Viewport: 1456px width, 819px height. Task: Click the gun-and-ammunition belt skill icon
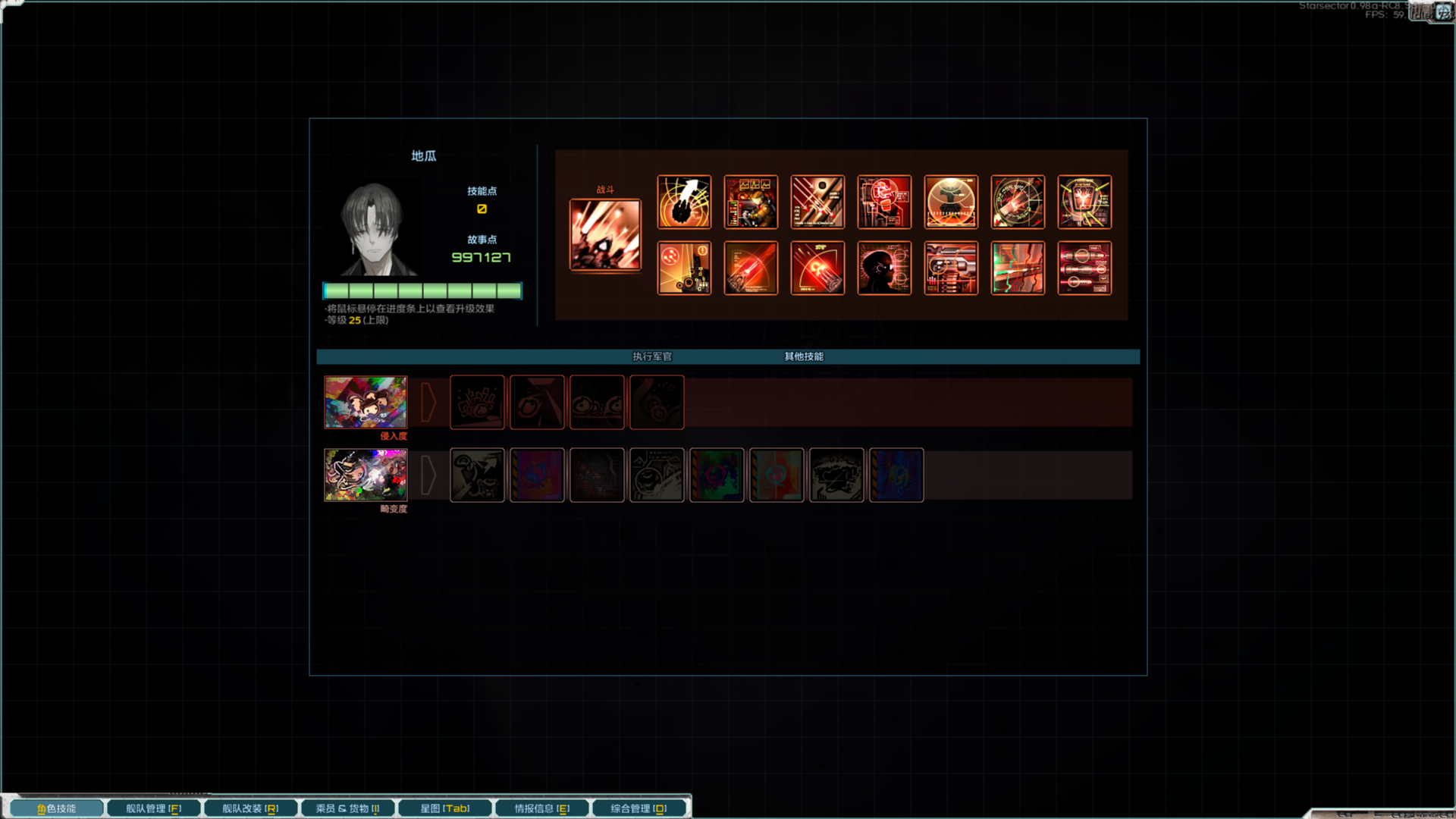(950, 268)
